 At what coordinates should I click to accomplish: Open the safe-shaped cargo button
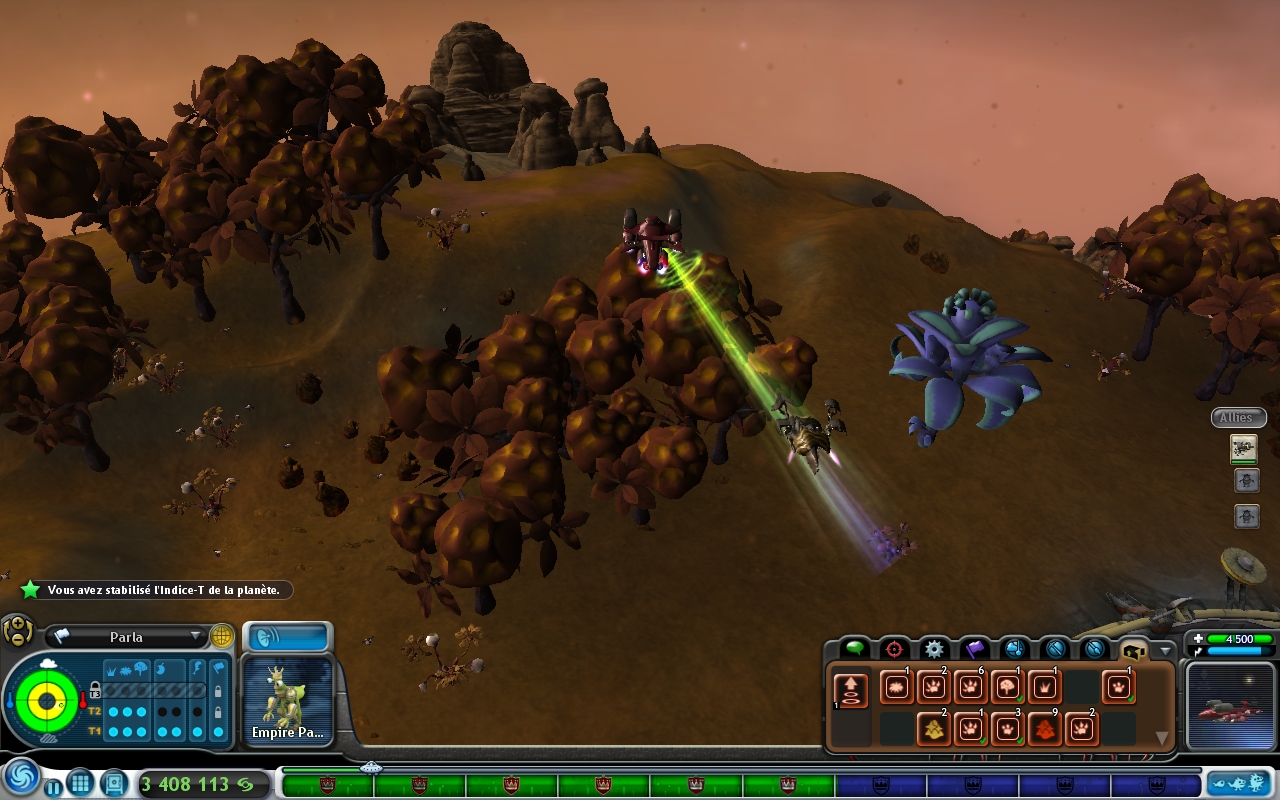(x=113, y=783)
